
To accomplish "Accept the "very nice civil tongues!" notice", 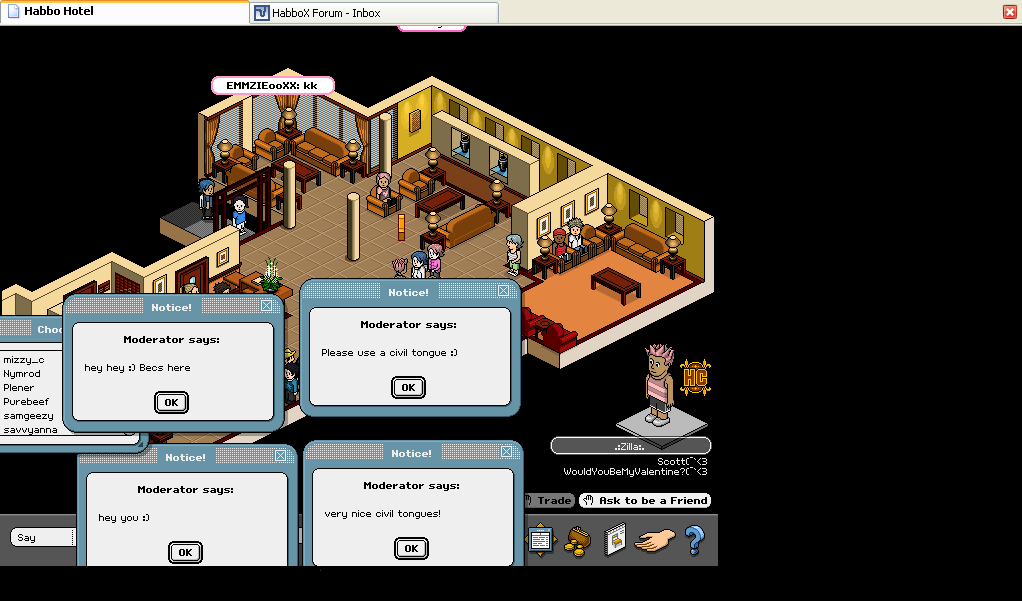I will [410, 548].
